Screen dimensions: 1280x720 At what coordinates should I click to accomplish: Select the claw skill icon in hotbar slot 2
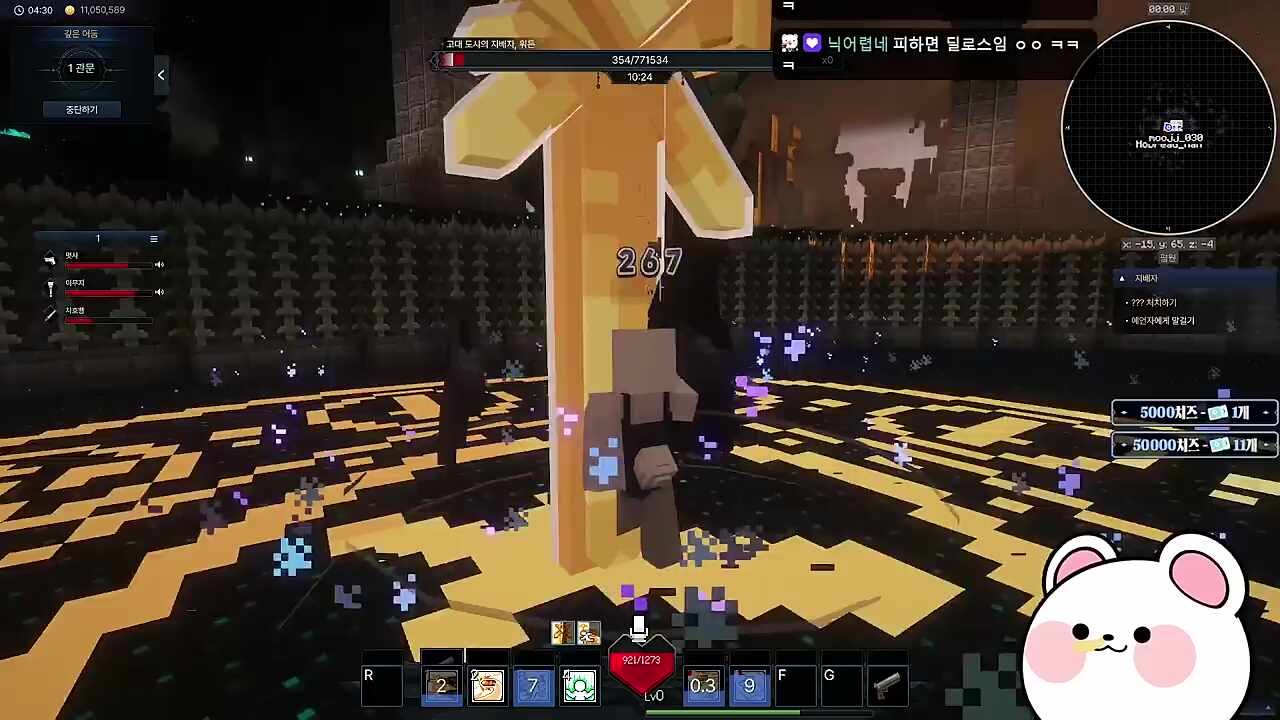[487, 684]
